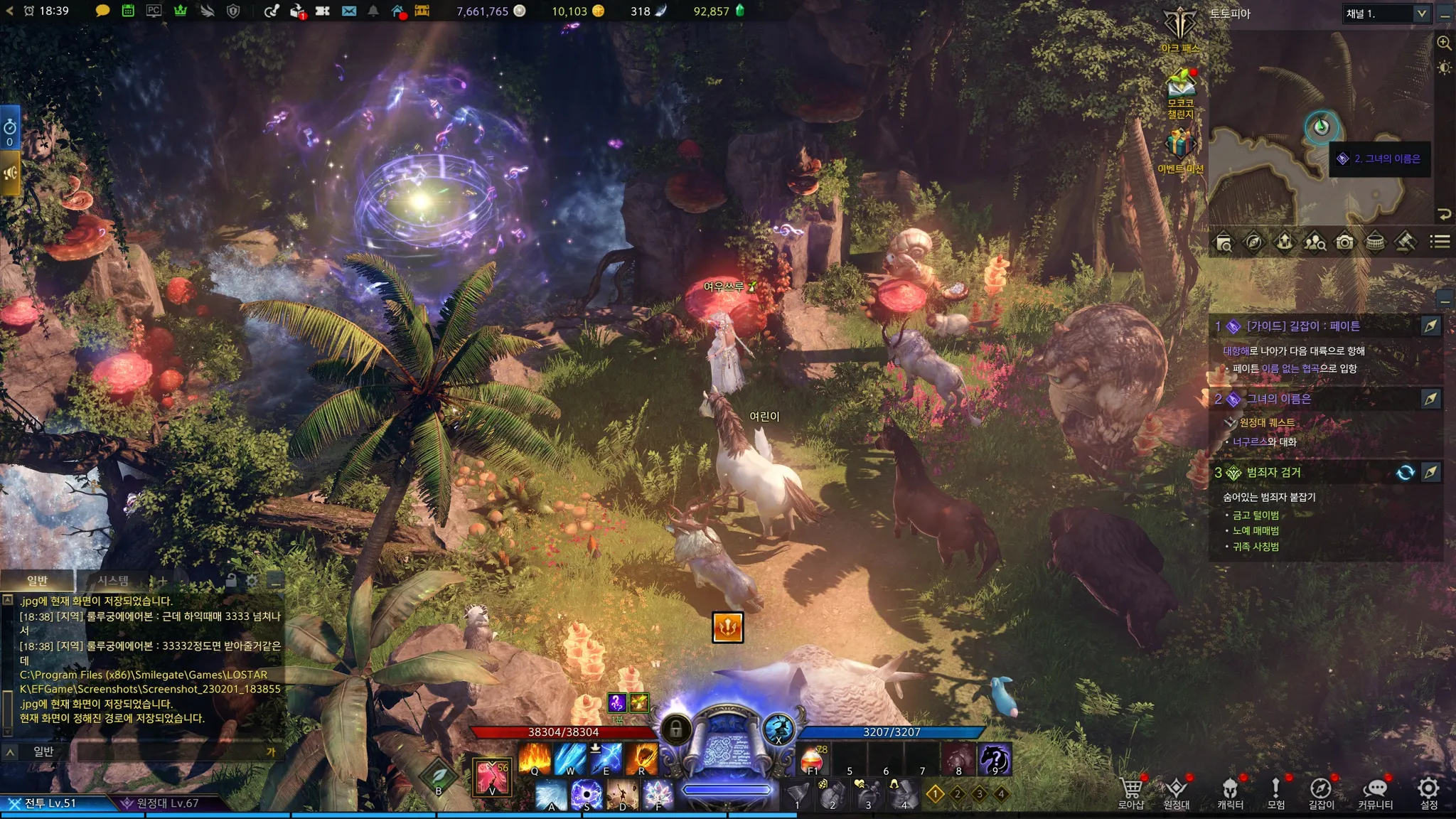Screen dimensions: 1456x819
Task: Open the 아크 패스 icon
Action: (x=1180, y=28)
